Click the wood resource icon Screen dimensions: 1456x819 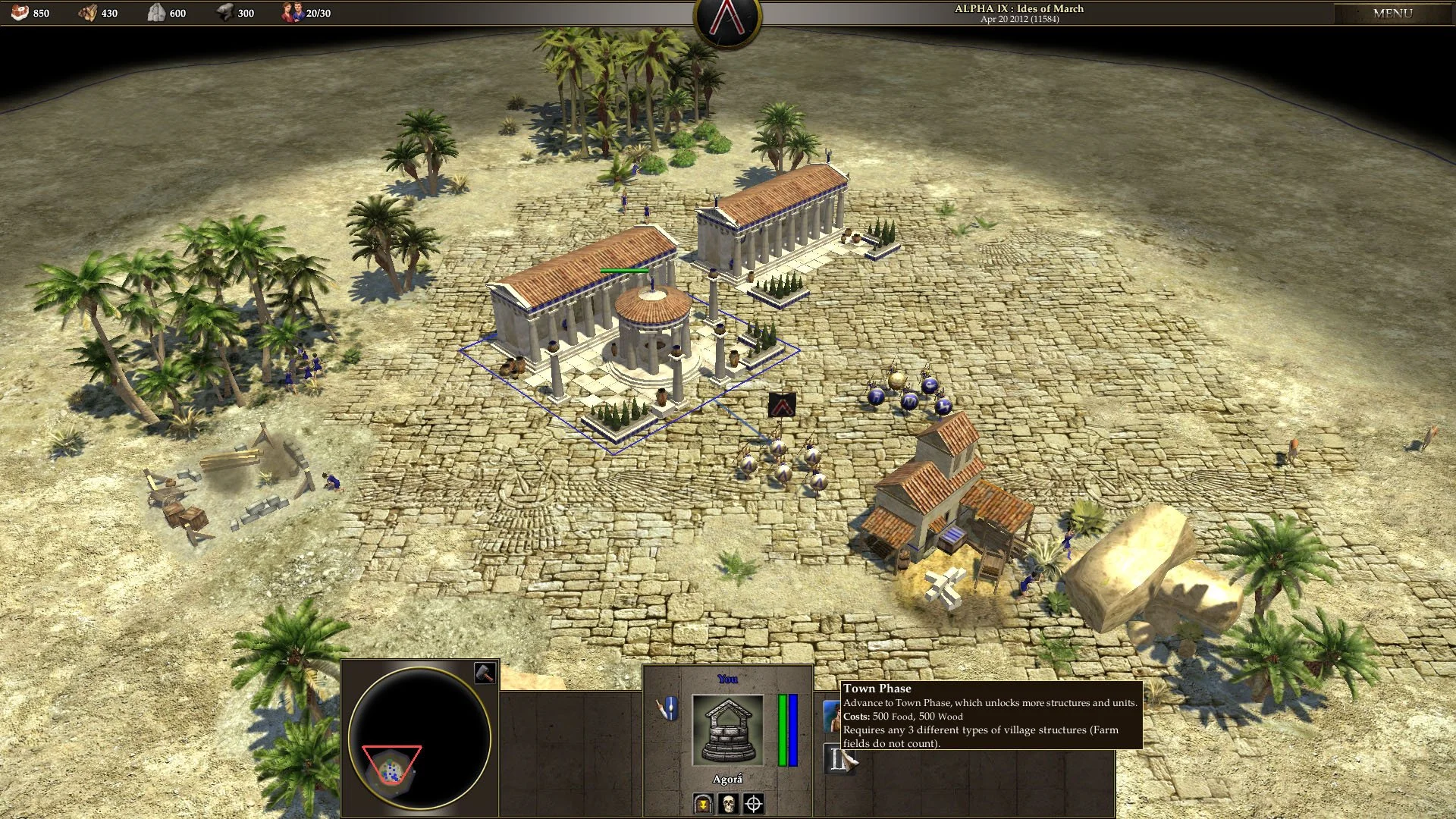coord(87,12)
